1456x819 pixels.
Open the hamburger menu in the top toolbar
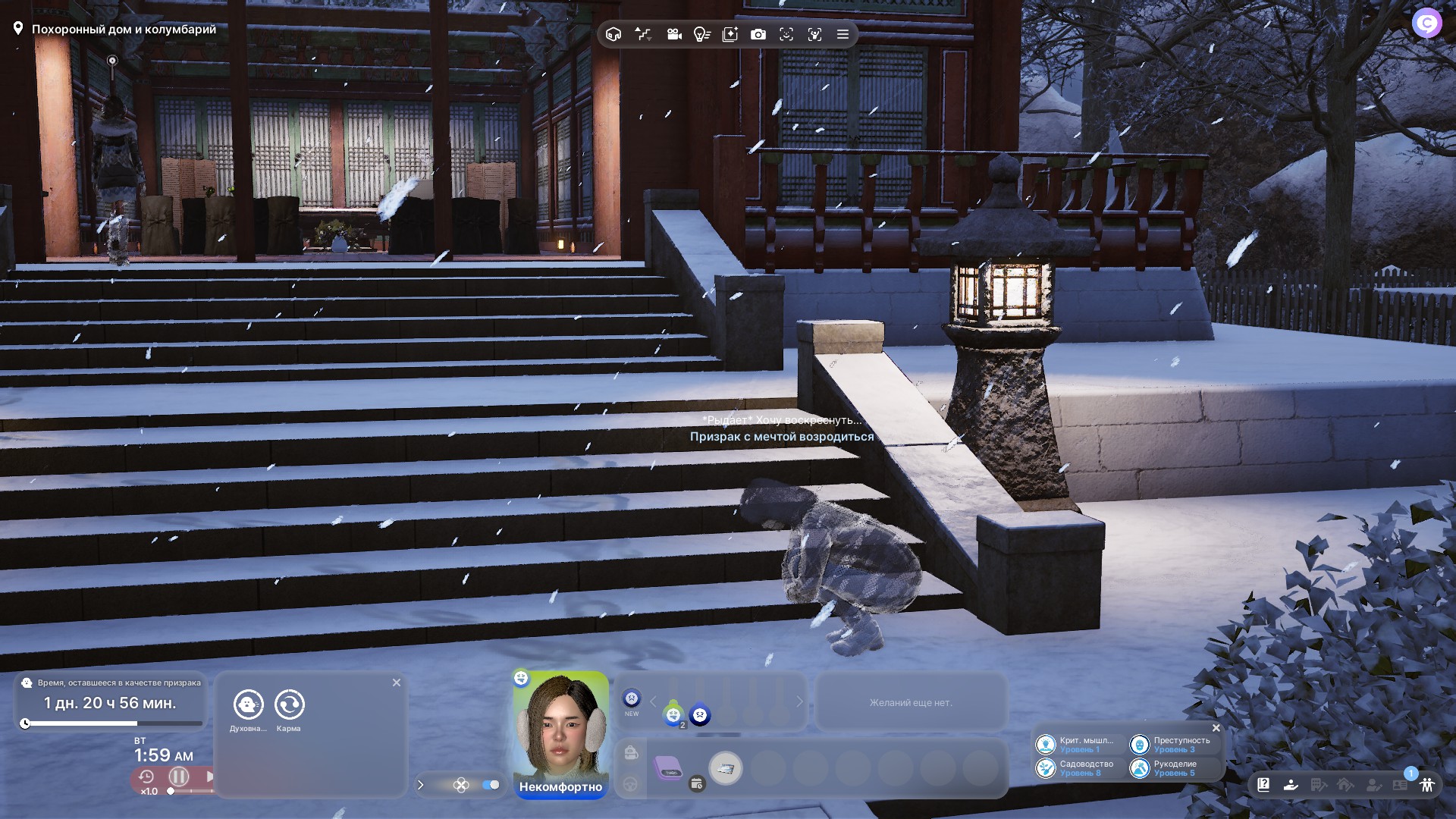tap(843, 34)
